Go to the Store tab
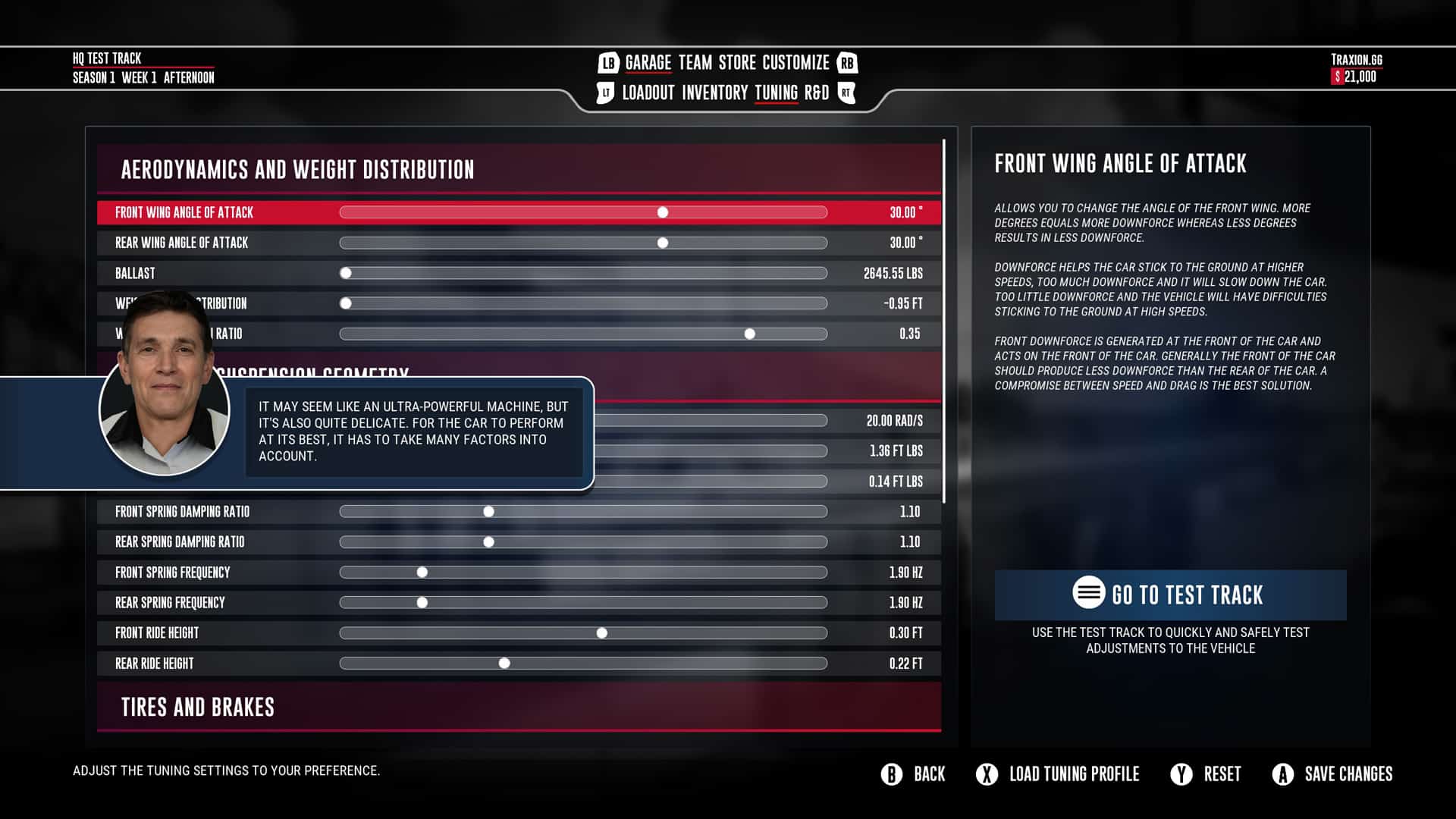Image resolution: width=1456 pixels, height=819 pixels. [x=737, y=63]
